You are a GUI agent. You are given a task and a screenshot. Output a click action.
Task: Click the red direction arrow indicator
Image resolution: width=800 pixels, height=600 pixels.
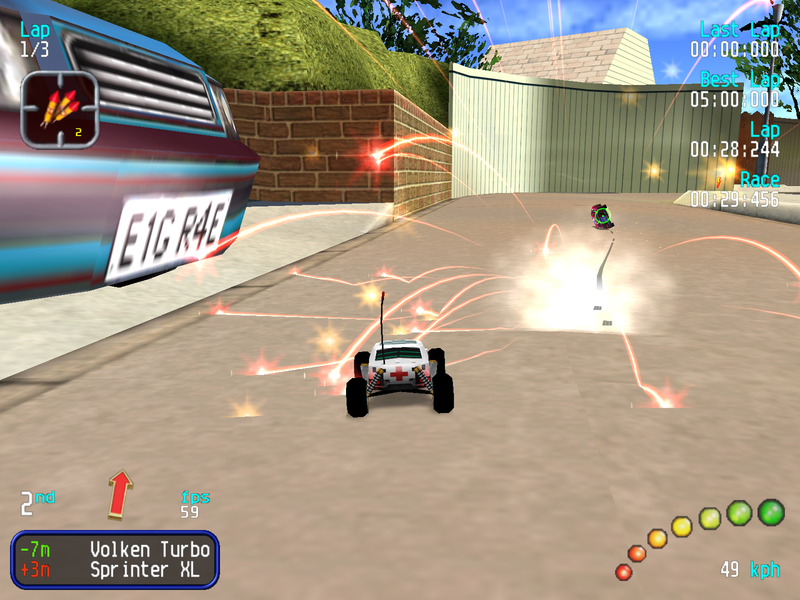pyautogui.click(x=121, y=494)
